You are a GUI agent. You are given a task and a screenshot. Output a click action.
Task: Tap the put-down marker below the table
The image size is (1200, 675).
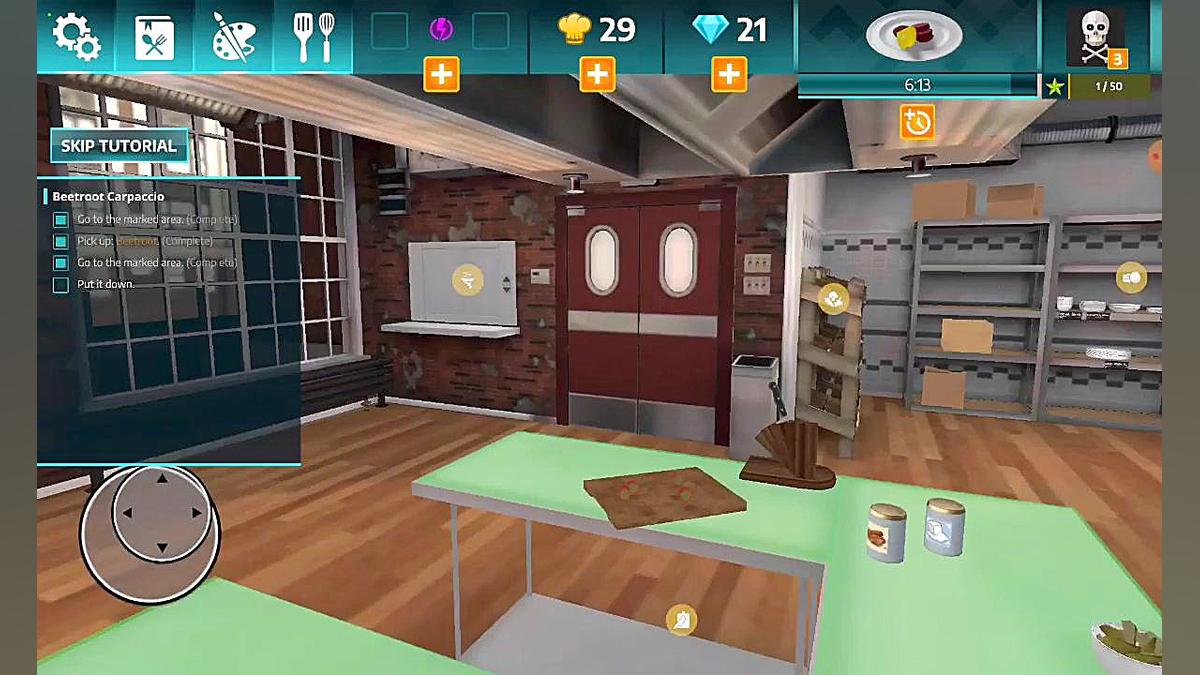coord(682,620)
